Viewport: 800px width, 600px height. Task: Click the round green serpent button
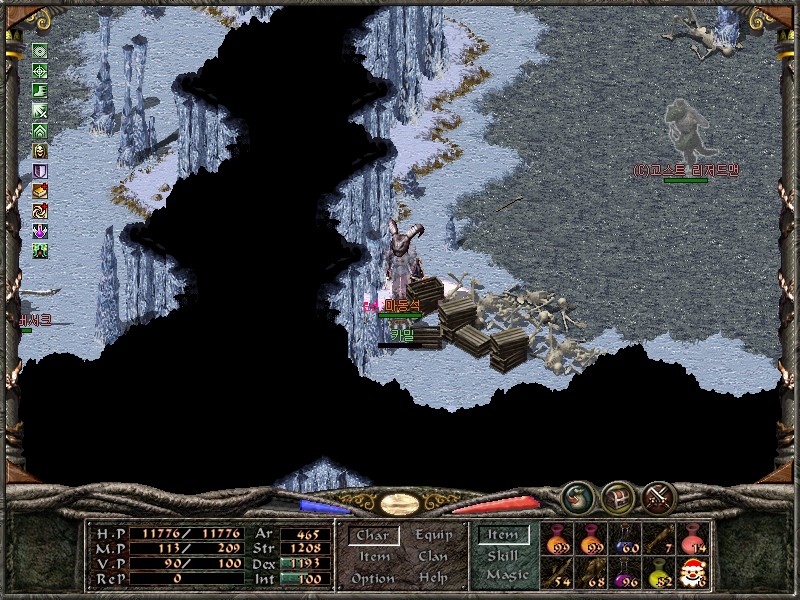577,497
